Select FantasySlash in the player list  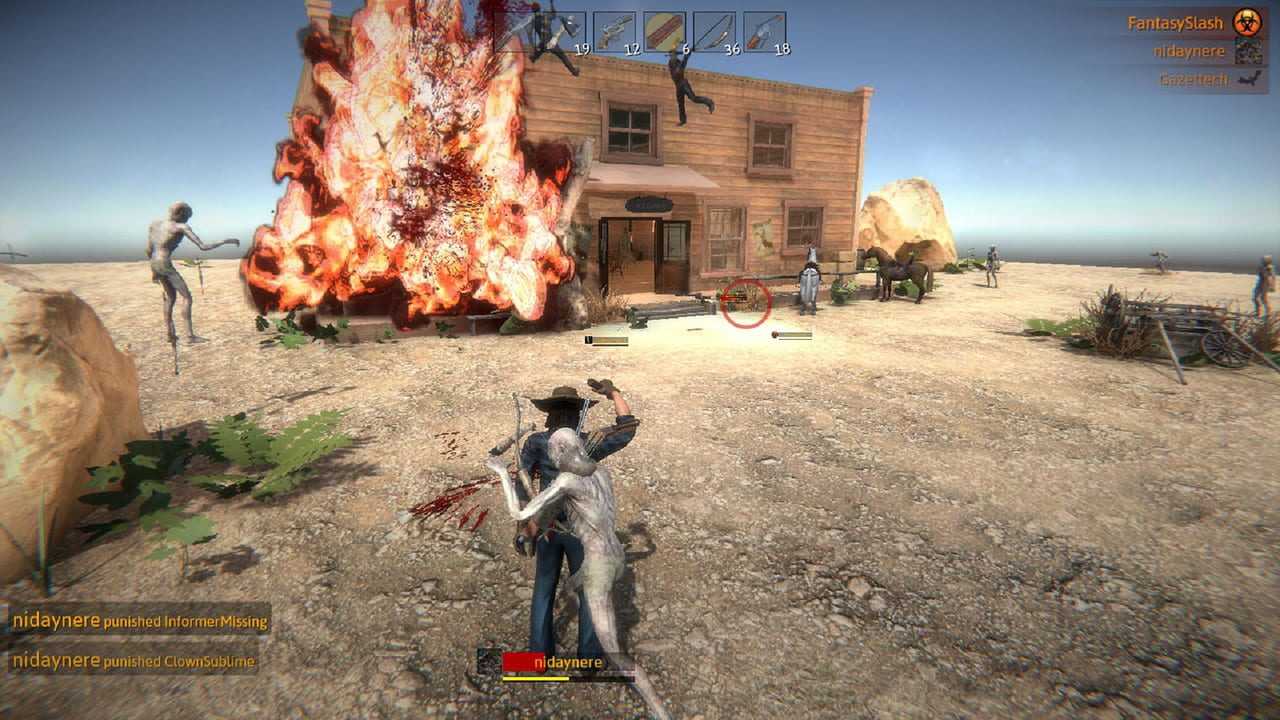point(1175,22)
